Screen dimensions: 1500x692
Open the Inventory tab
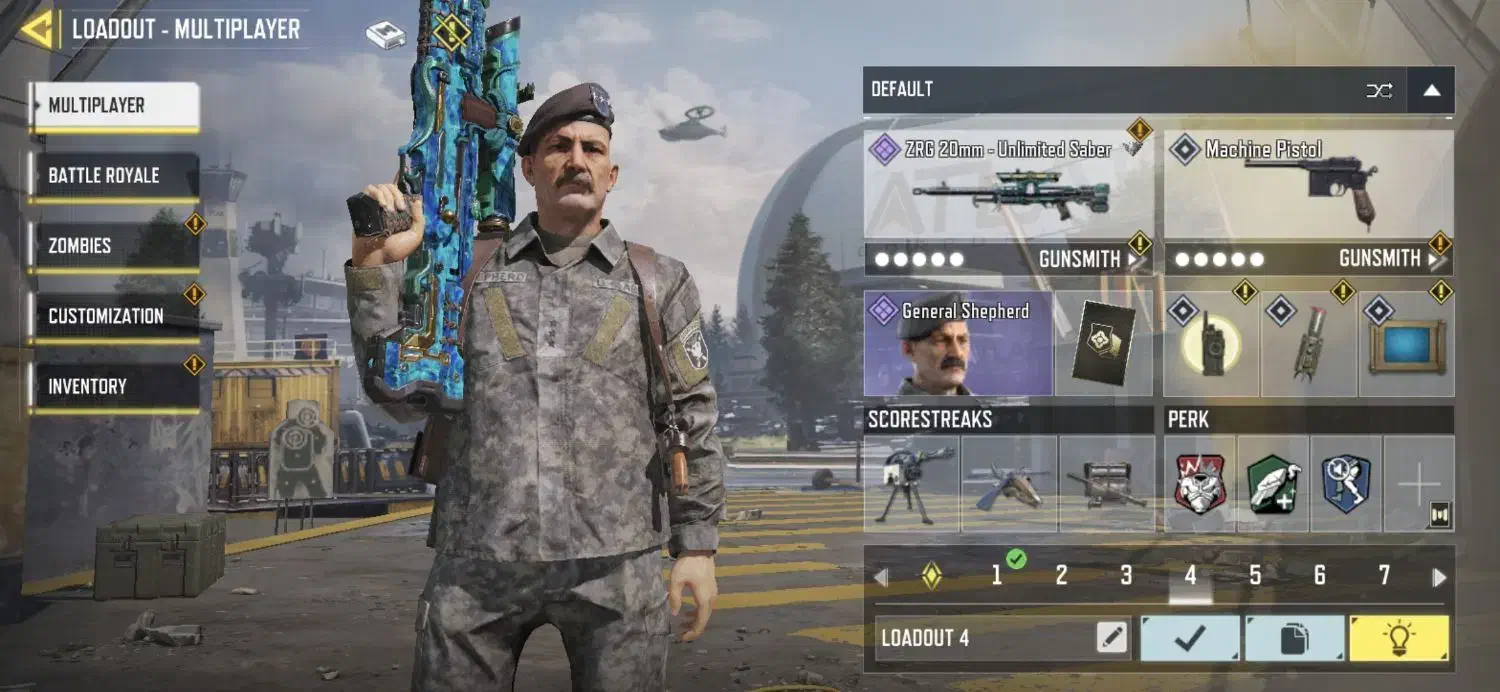pyautogui.click(x=113, y=387)
